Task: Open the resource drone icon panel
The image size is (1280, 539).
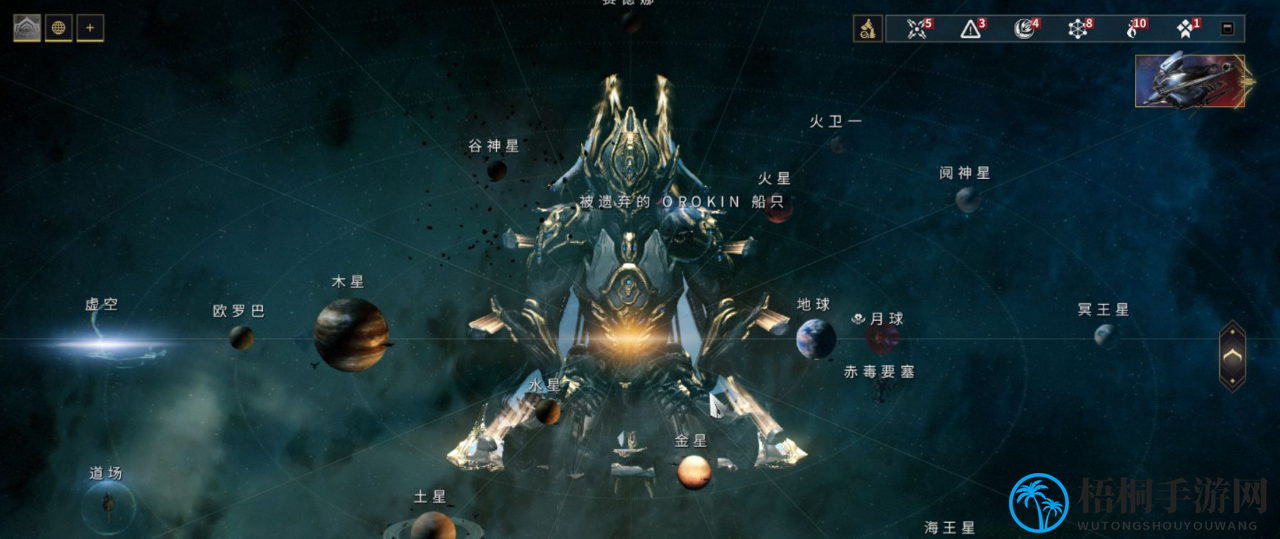Action: click(867, 28)
